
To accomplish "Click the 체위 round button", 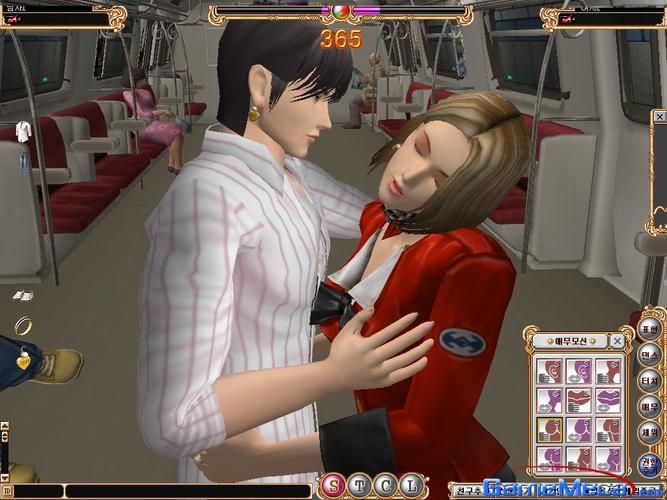I will click(x=649, y=432).
